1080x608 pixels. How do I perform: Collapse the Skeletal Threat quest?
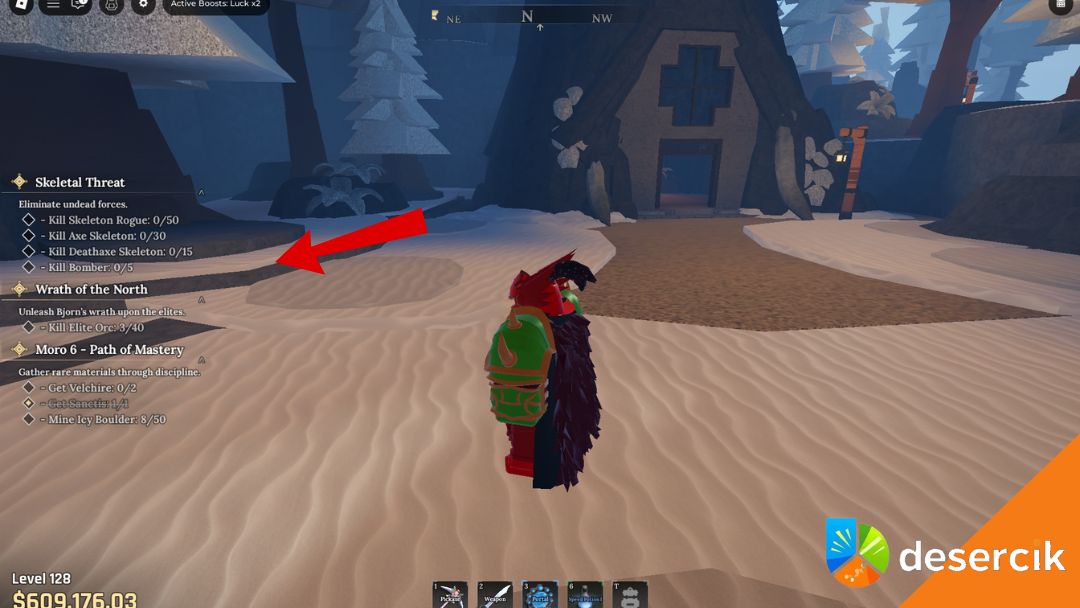[201, 192]
